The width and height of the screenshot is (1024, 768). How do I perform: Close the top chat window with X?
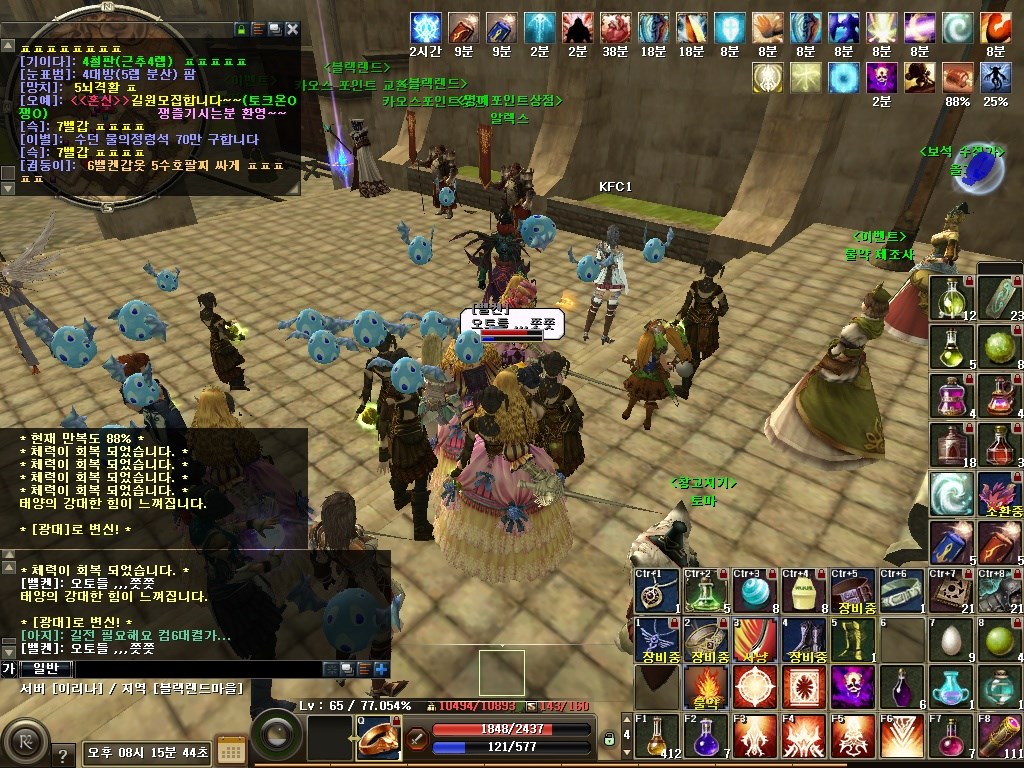pyautogui.click(x=292, y=30)
